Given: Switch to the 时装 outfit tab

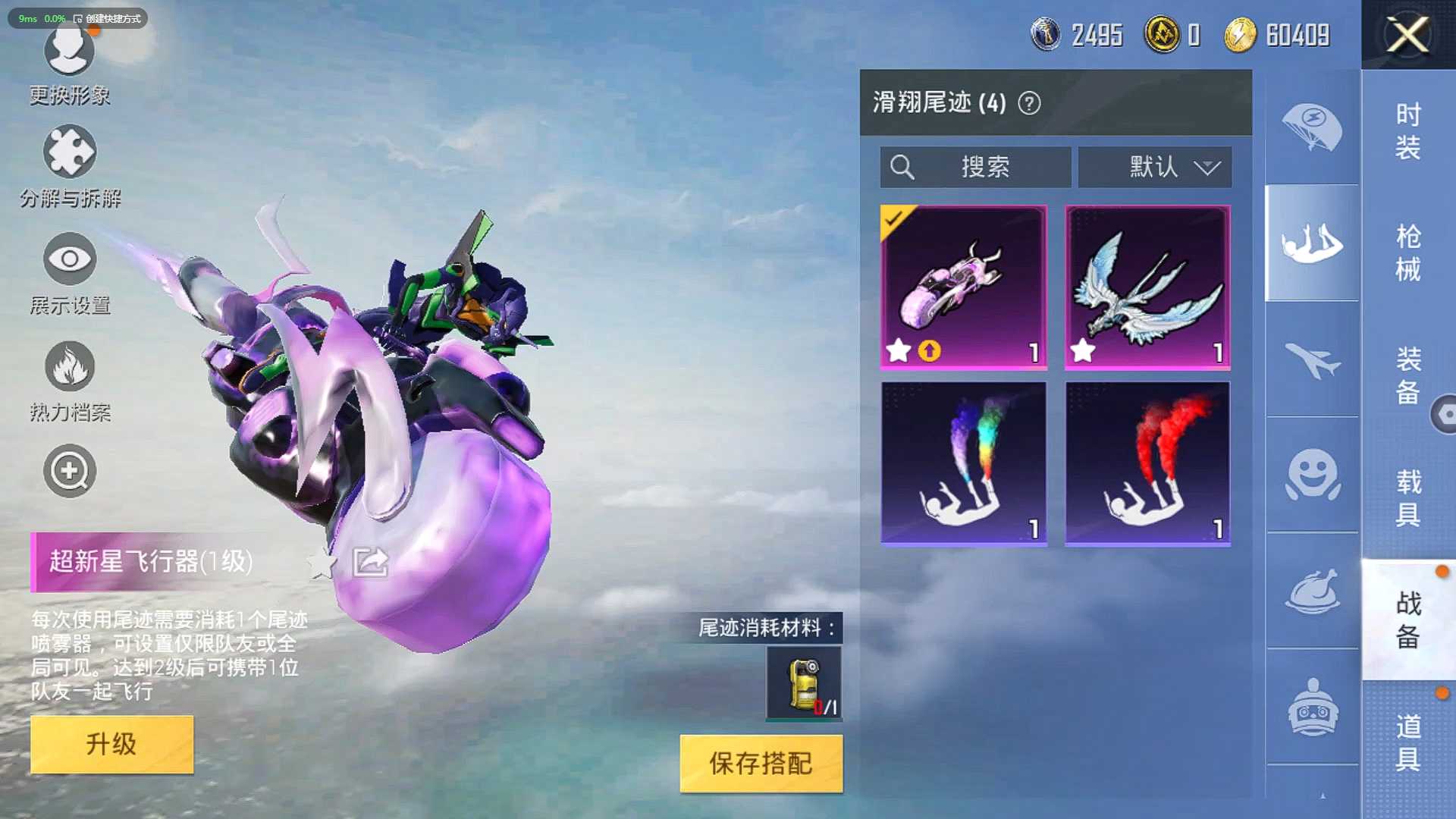Looking at the screenshot, I should coord(1407,130).
